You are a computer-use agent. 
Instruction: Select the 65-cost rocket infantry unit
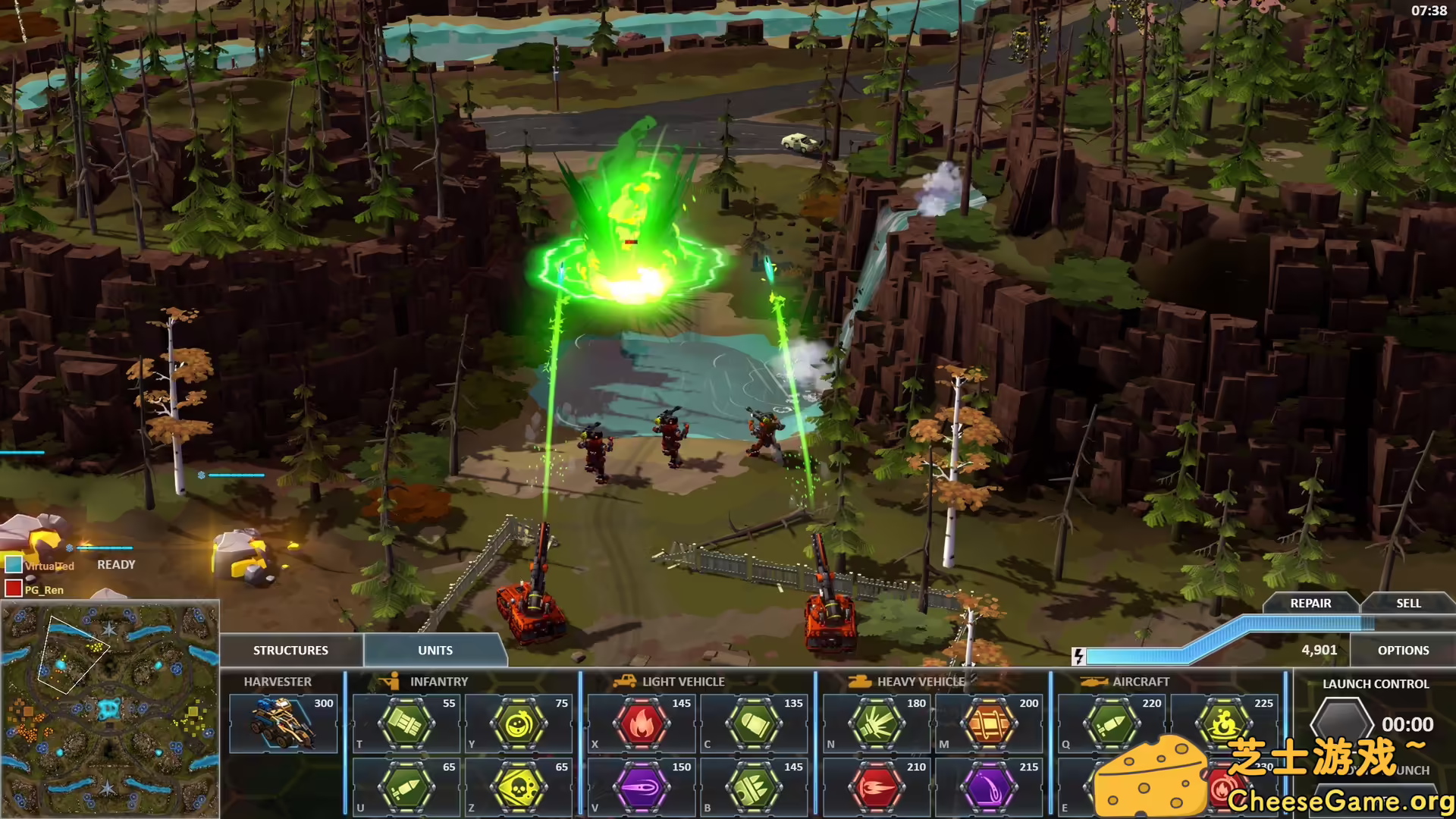[406, 787]
